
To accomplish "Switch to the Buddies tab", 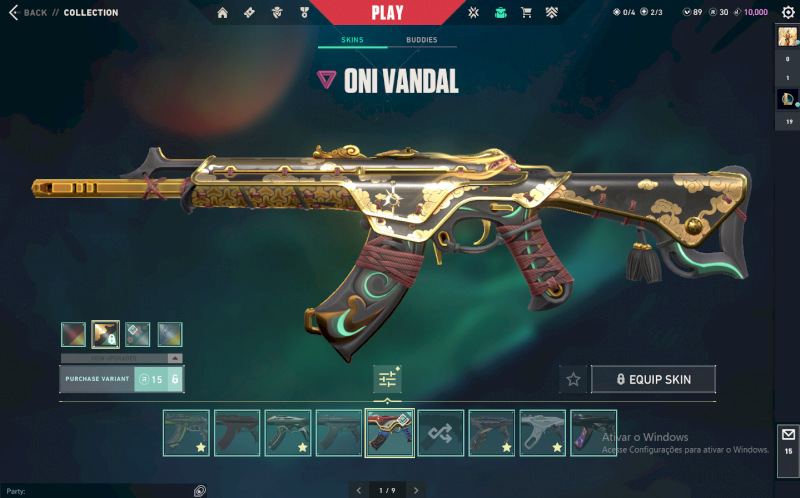I will point(421,41).
